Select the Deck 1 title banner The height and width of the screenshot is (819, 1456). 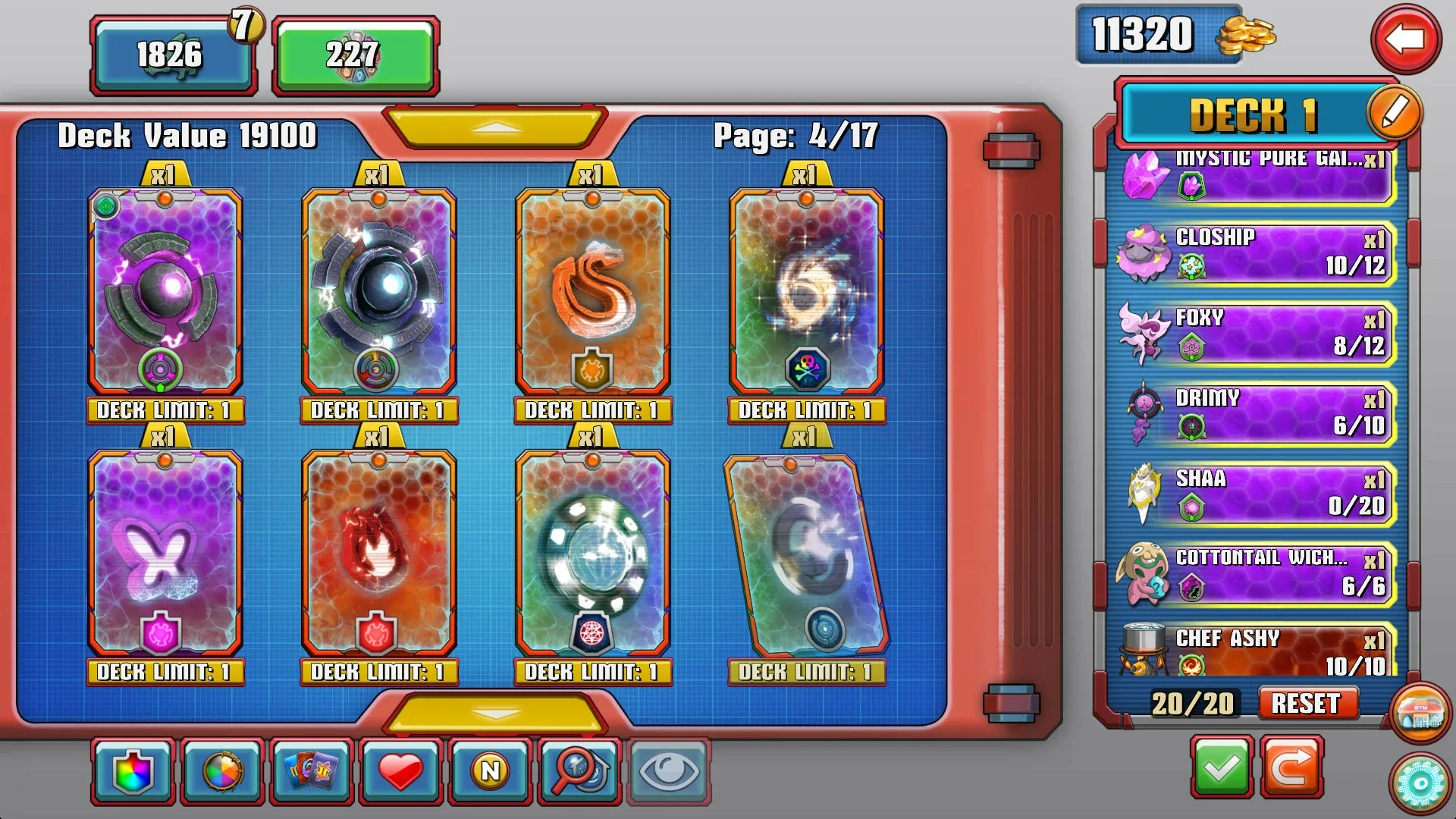(x=1250, y=115)
